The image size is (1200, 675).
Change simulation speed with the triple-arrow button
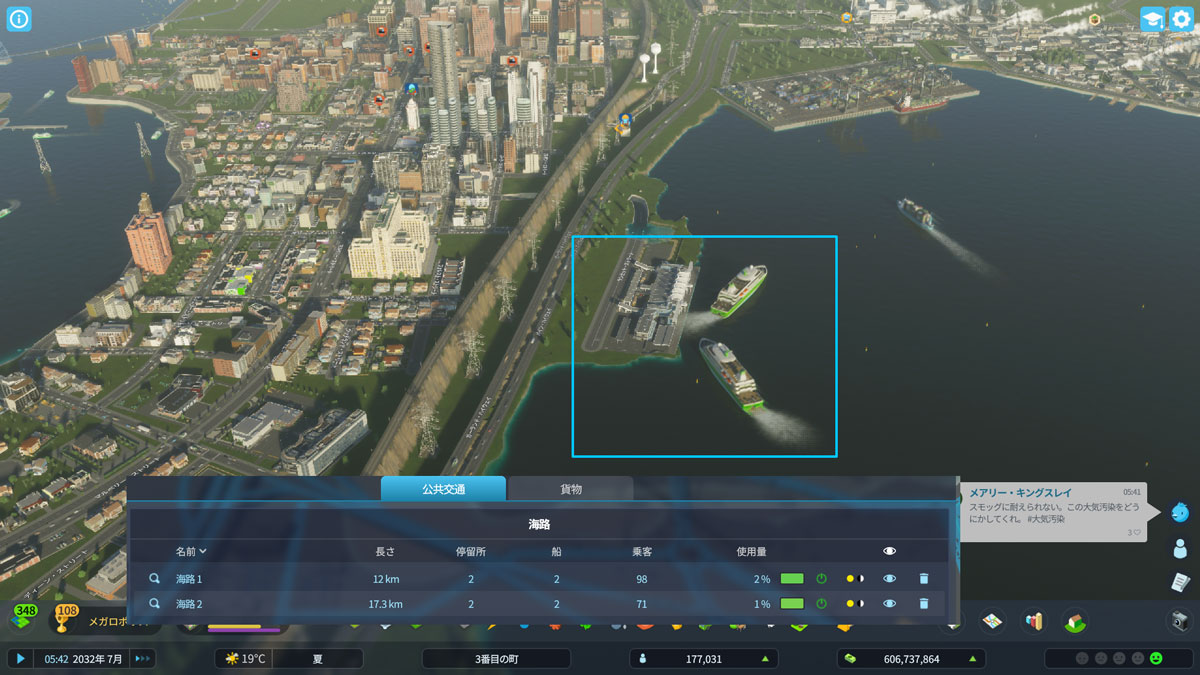point(143,658)
